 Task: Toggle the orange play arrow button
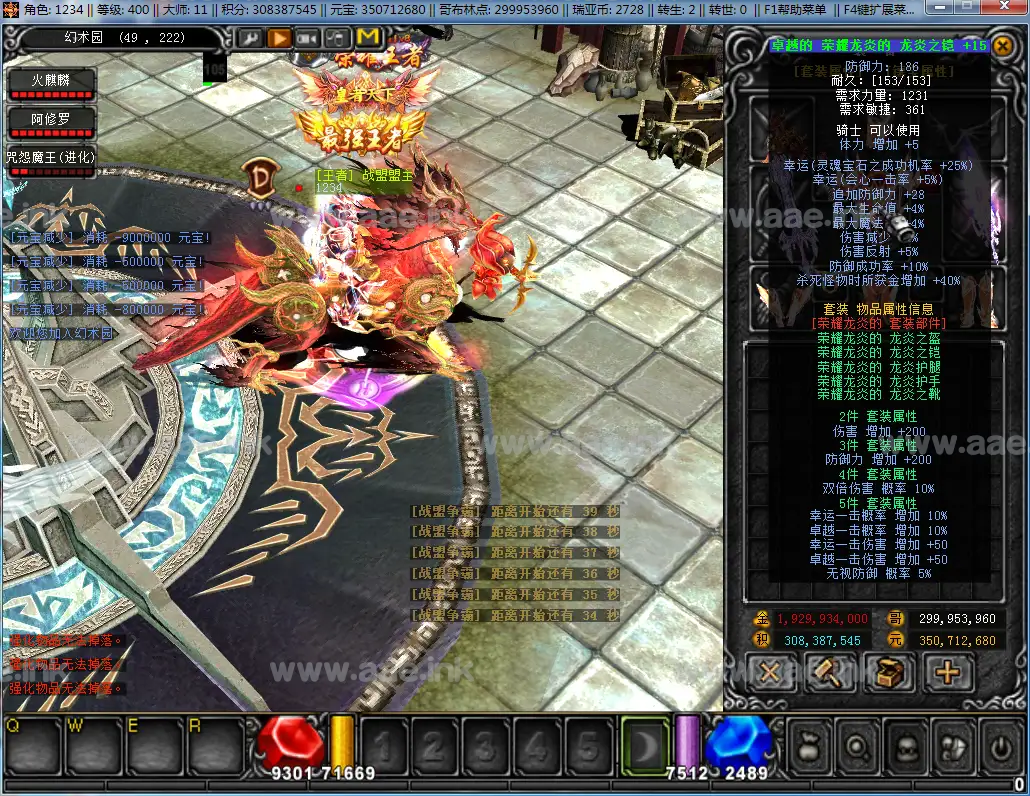(x=279, y=38)
